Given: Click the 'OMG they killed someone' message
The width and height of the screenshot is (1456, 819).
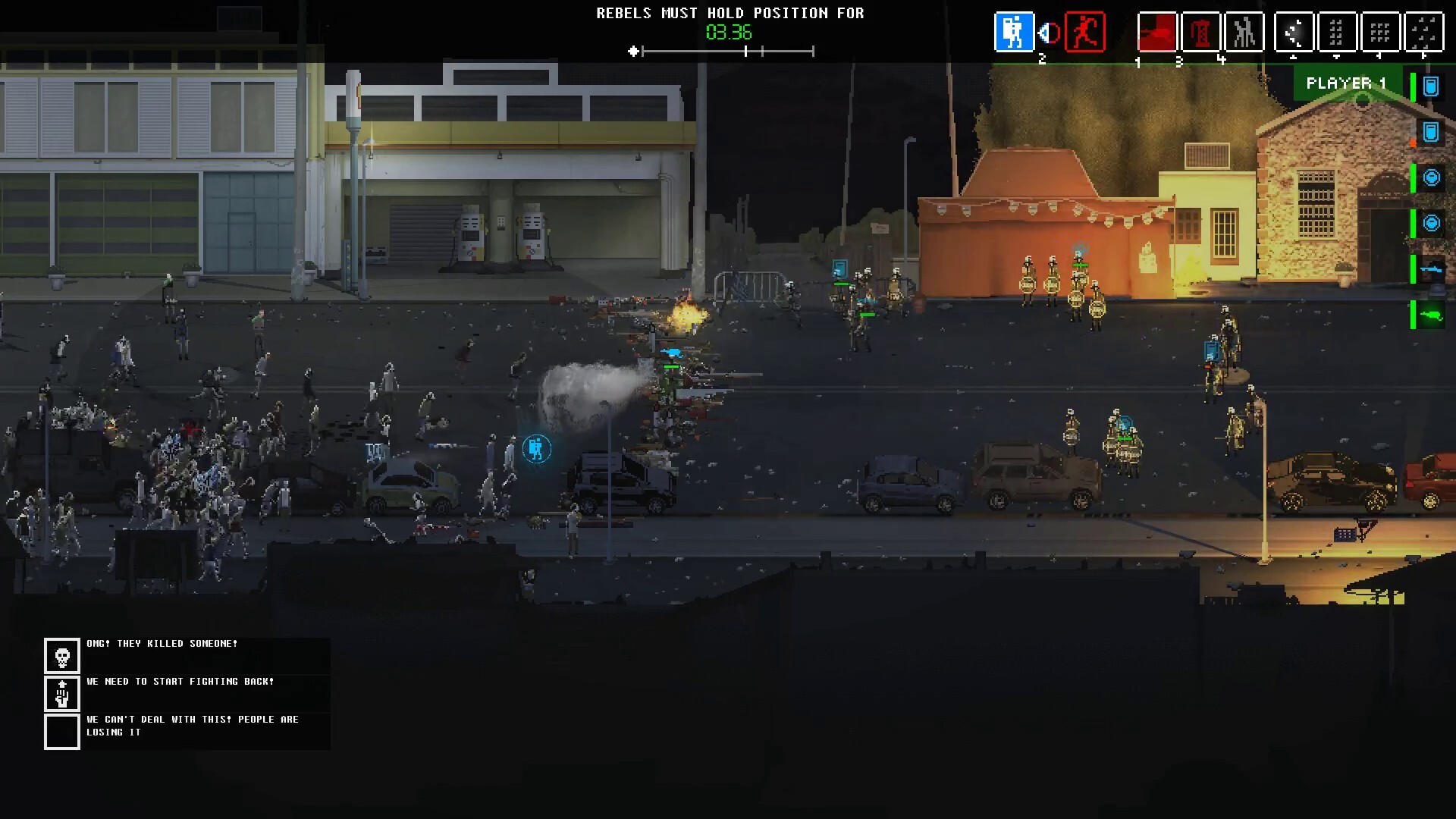Looking at the screenshot, I should [x=162, y=643].
